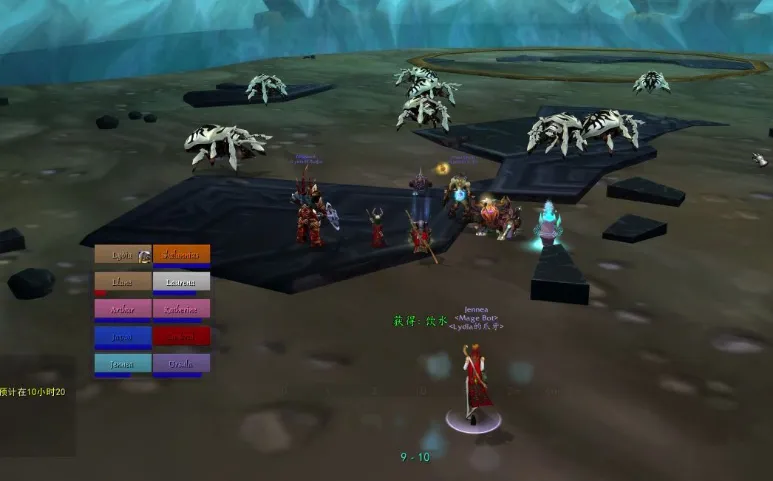Target Ursula's purple raid frame
The width and height of the screenshot is (773, 481).
tap(181, 363)
